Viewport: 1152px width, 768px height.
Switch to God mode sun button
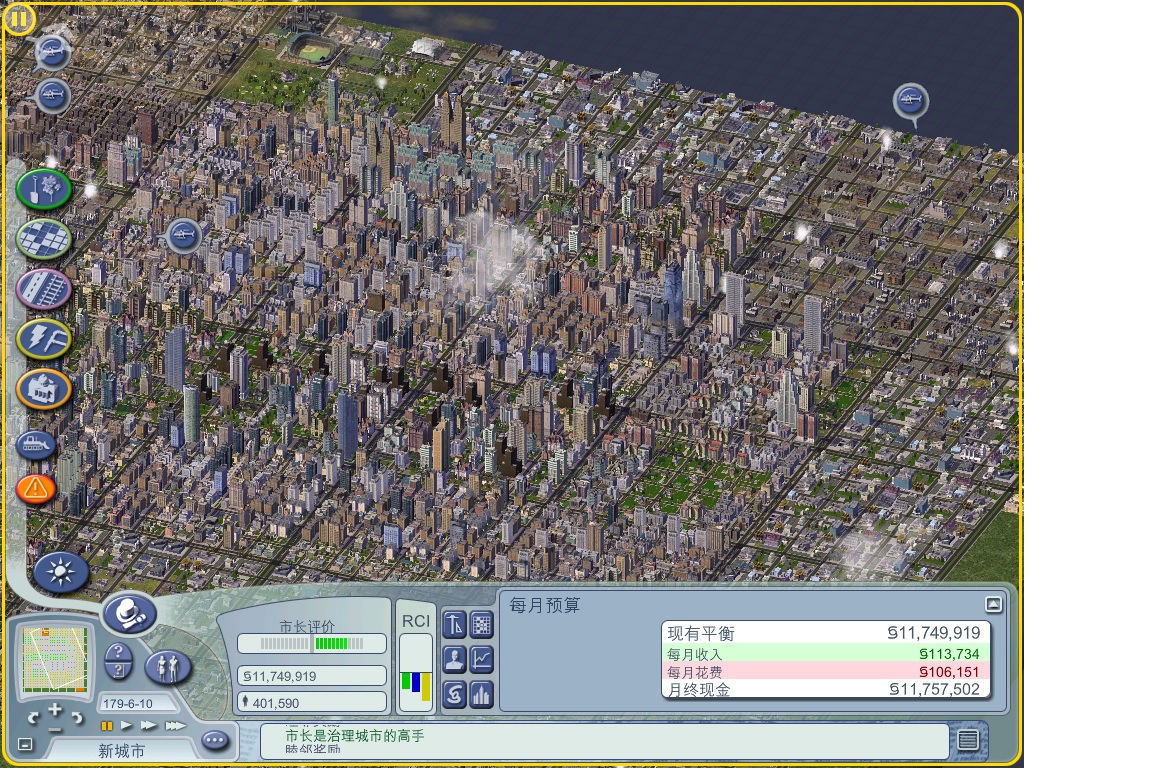tap(61, 572)
